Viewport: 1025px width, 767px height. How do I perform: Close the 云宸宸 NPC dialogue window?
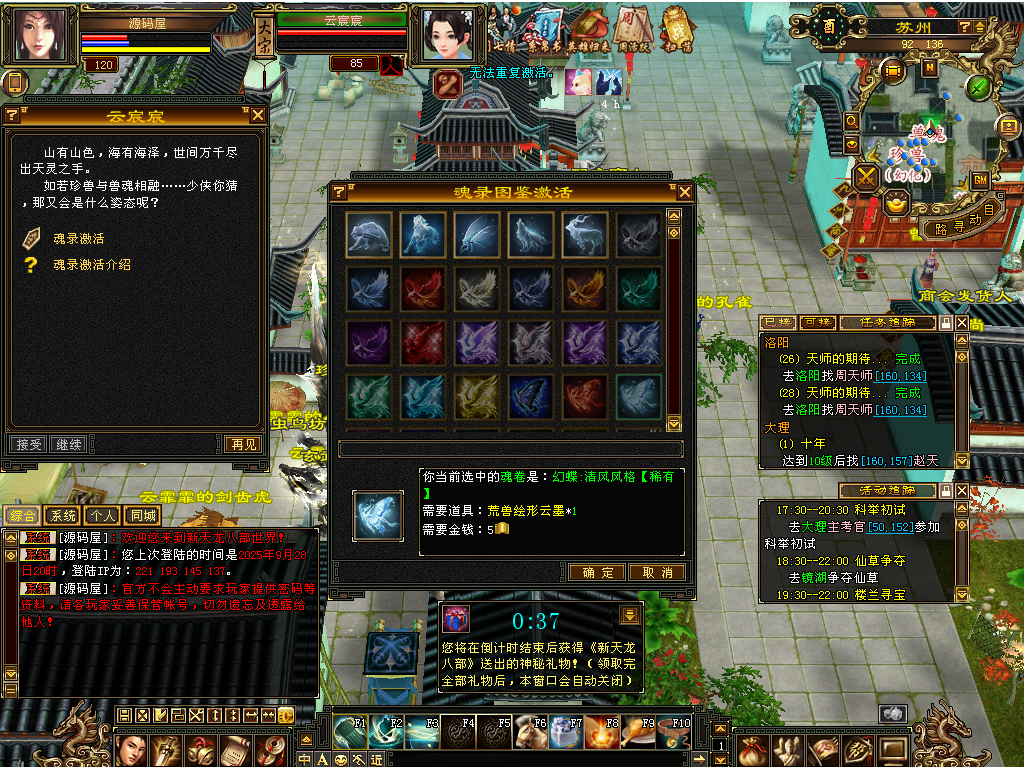258,115
